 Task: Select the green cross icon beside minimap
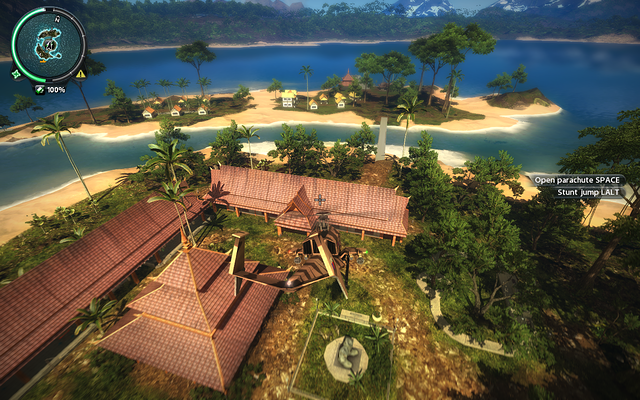tap(16, 73)
